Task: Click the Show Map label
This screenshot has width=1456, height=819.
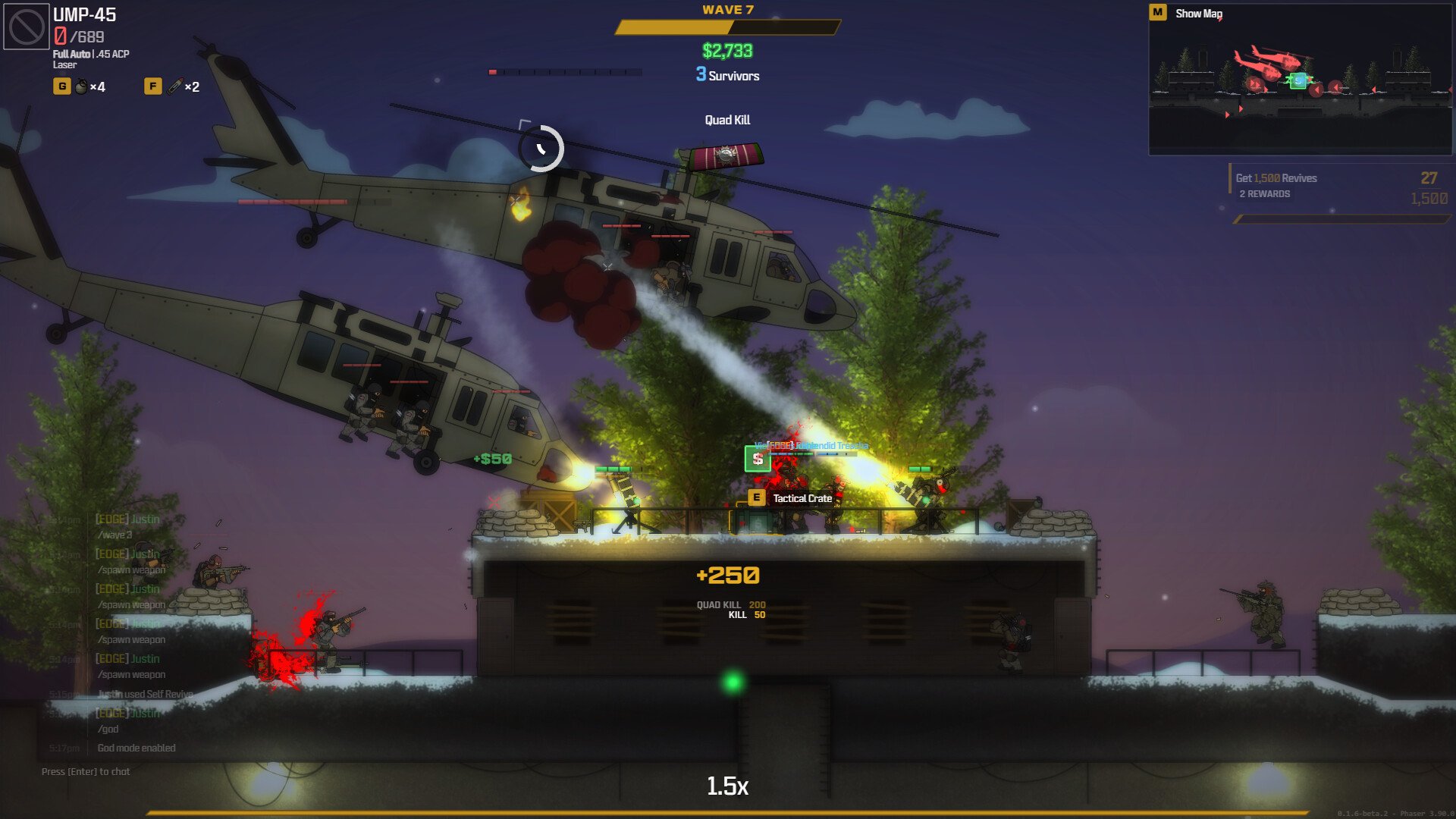Action: coord(1198,14)
